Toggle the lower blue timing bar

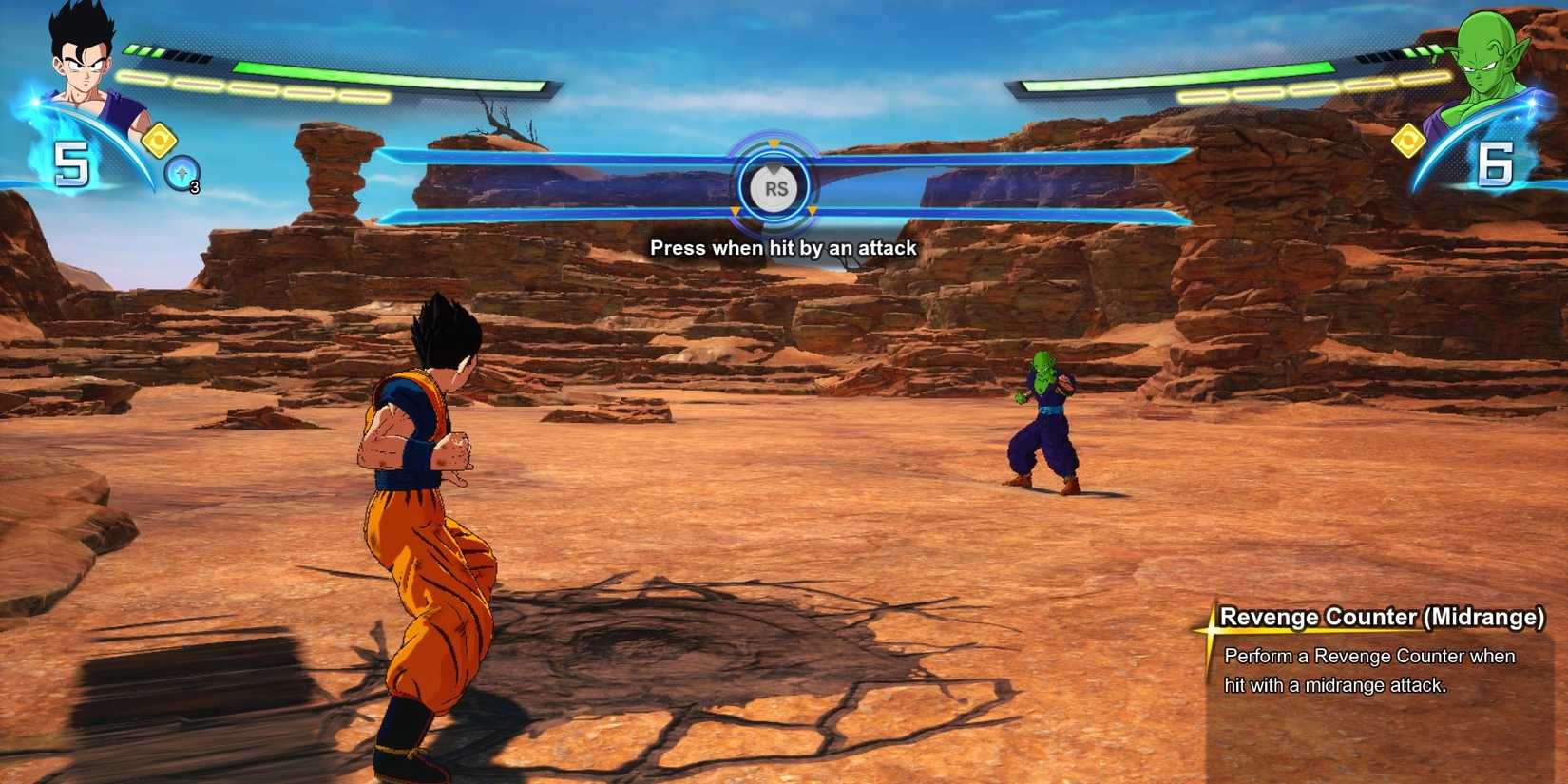point(570,213)
